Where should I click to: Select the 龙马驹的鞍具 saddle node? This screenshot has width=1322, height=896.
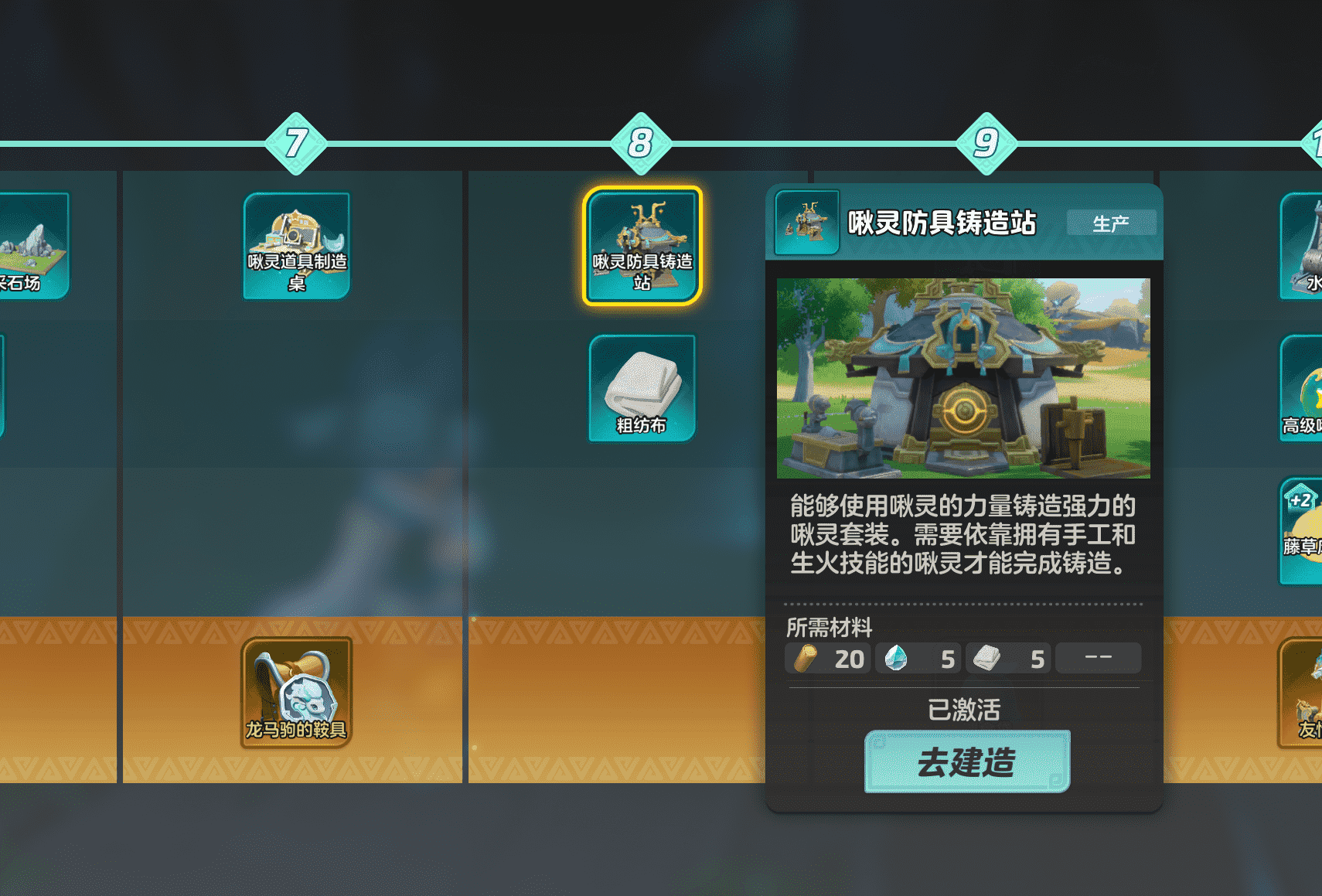(297, 690)
